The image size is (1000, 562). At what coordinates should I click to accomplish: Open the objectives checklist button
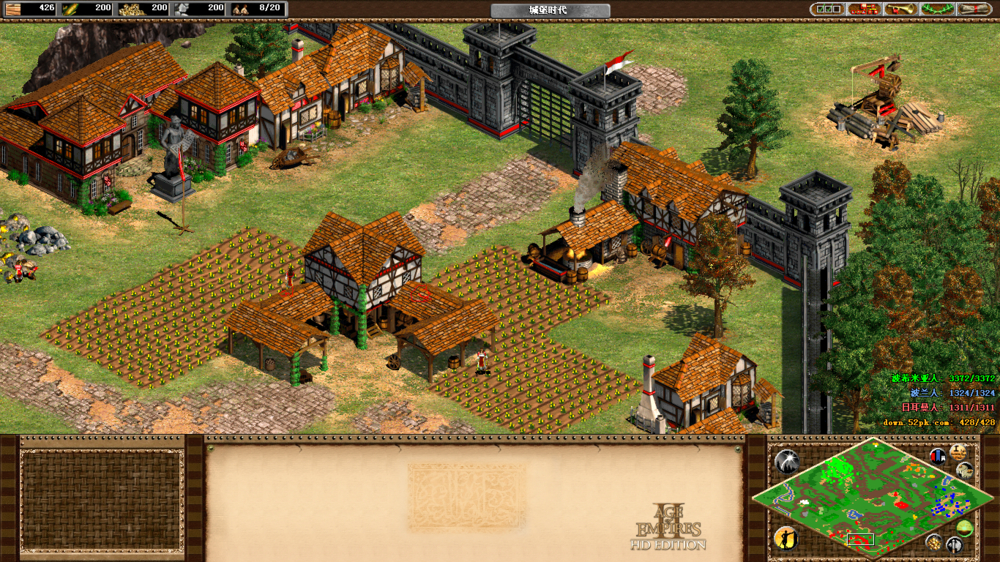(828, 9)
